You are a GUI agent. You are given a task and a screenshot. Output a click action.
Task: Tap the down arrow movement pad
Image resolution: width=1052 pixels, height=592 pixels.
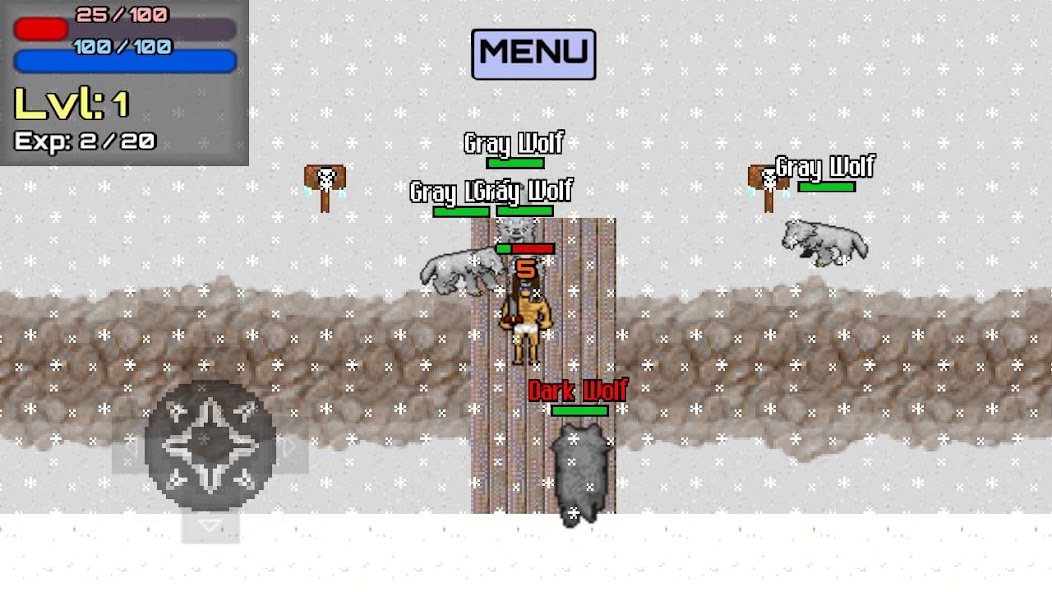(210, 525)
